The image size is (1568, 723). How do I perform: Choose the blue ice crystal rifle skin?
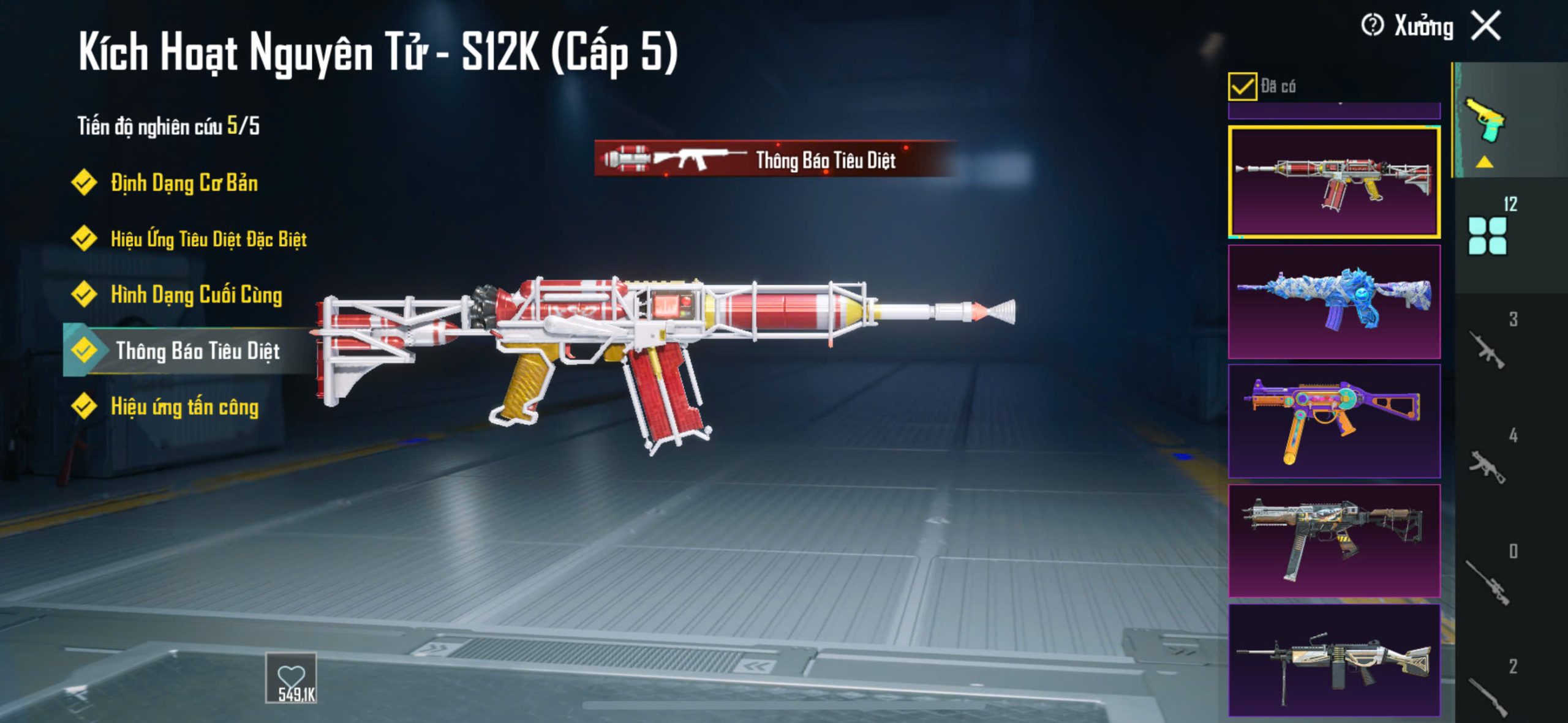tap(1333, 301)
